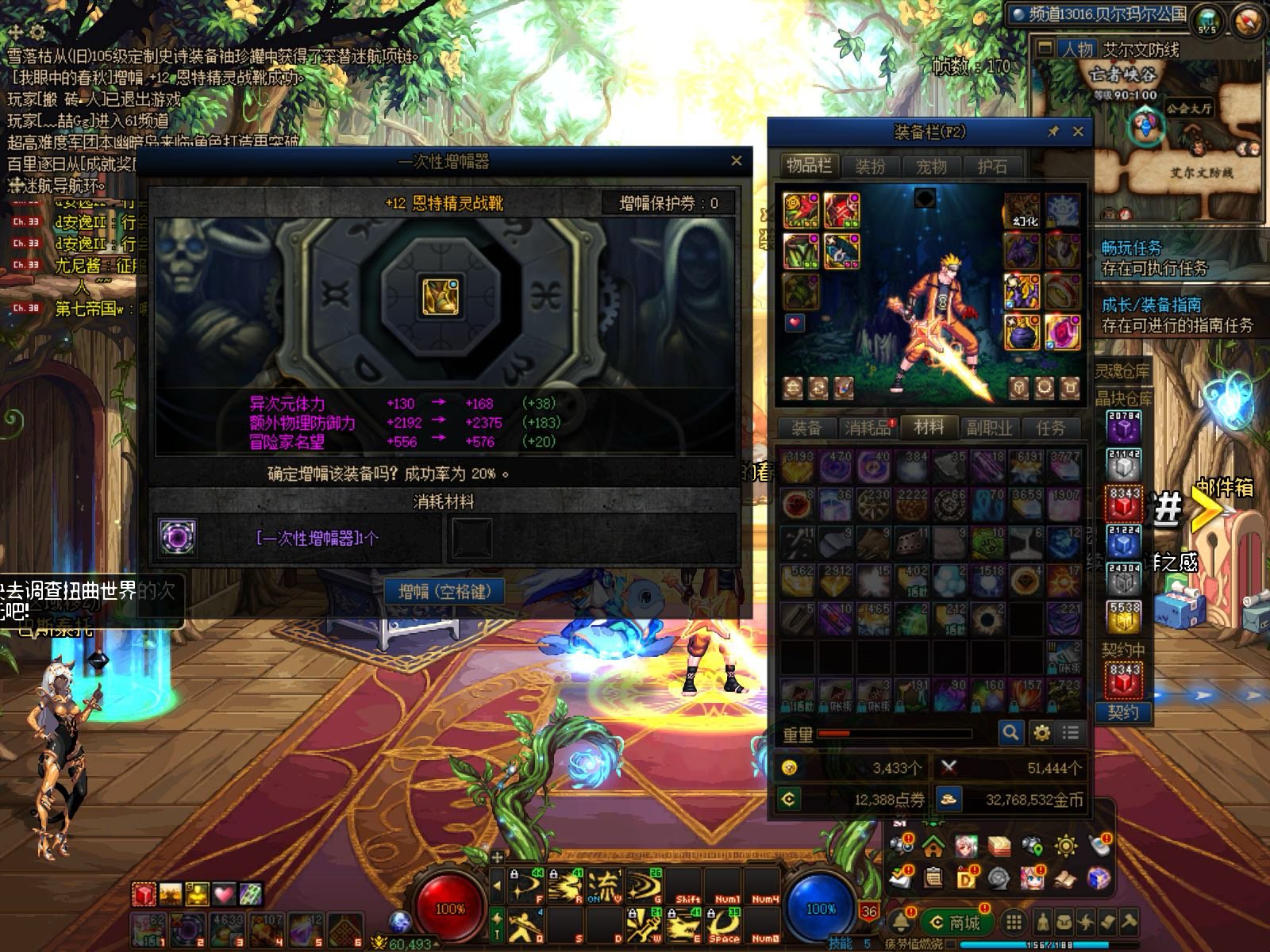This screenshot has height=952, width=1270.
Task: Open the 商城 shop button
Action: (x=956, y=922)
